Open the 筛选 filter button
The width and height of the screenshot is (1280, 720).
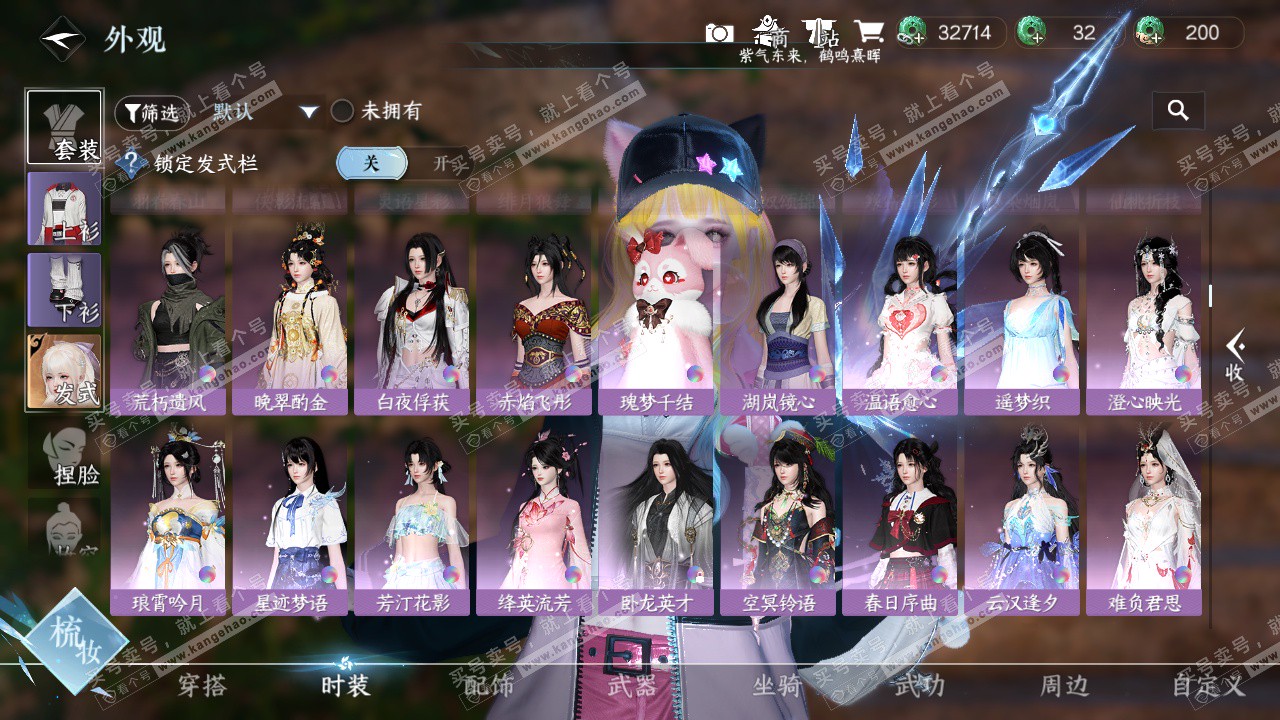(150, 113)
